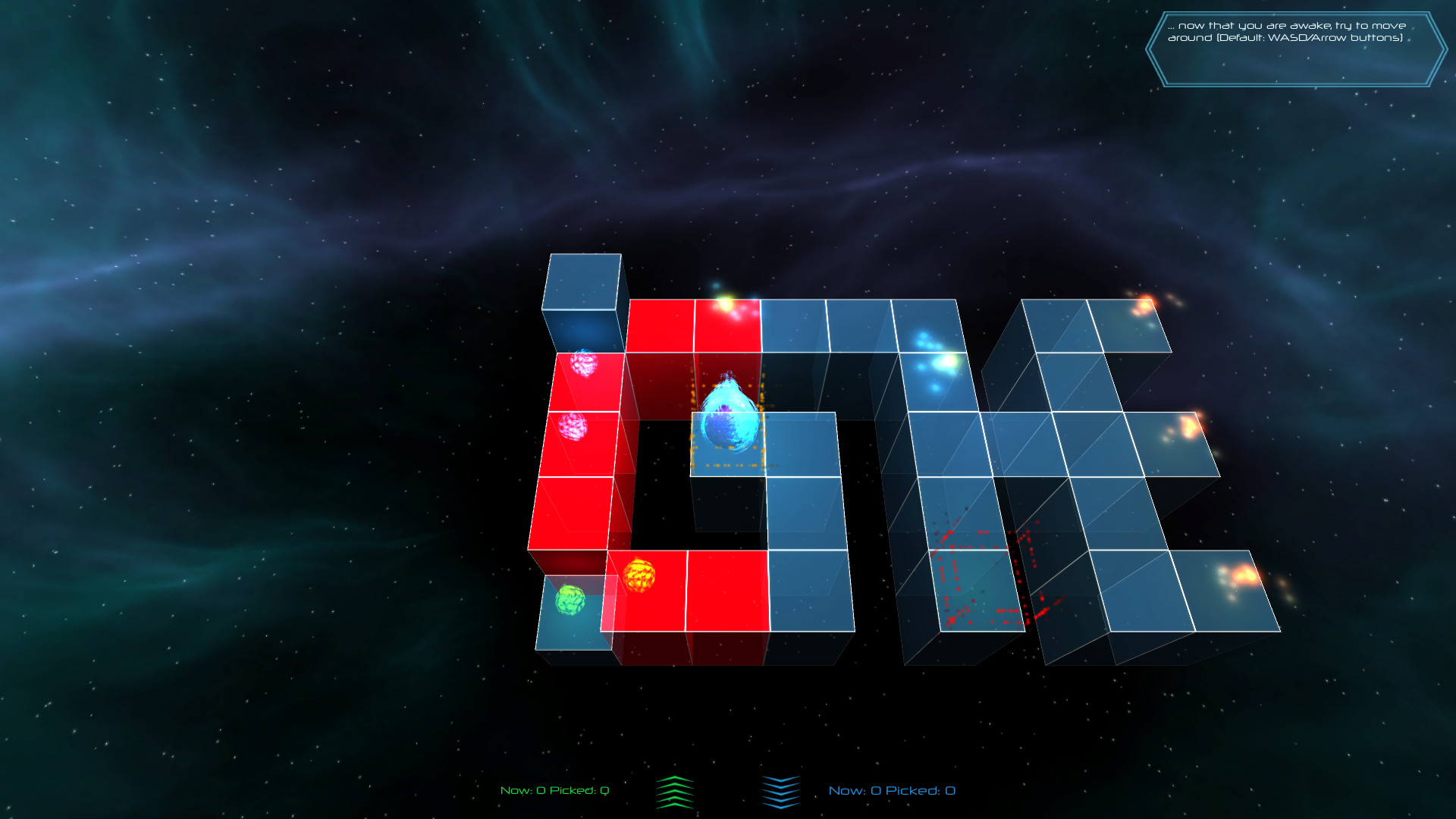Click the yellow spark at the top red tile
The height and width of the screenshot is (819, 1456).
(726, 303)
